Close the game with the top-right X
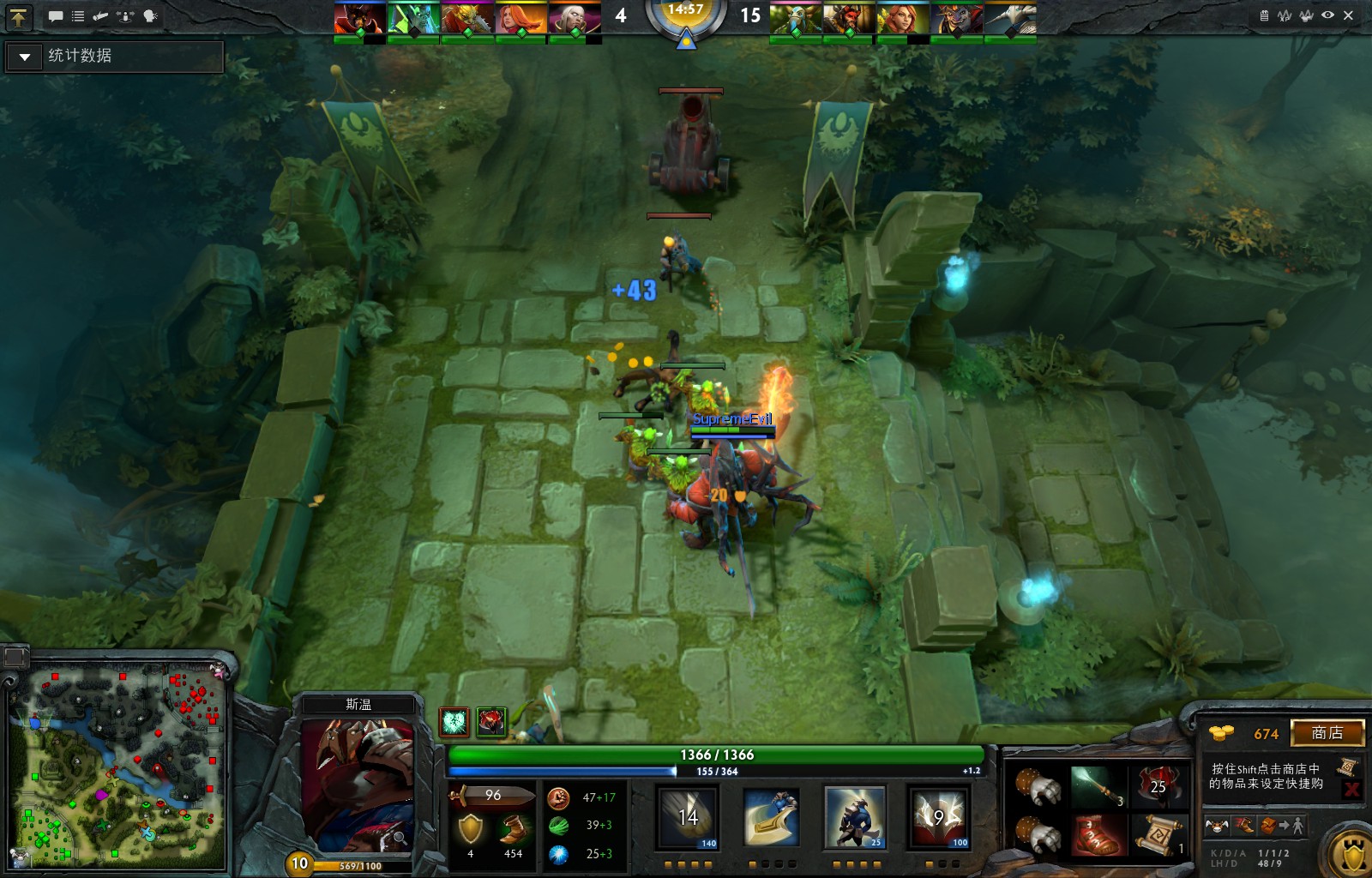The height and width of the screenshot is (878, 1372). (1349, 15)
